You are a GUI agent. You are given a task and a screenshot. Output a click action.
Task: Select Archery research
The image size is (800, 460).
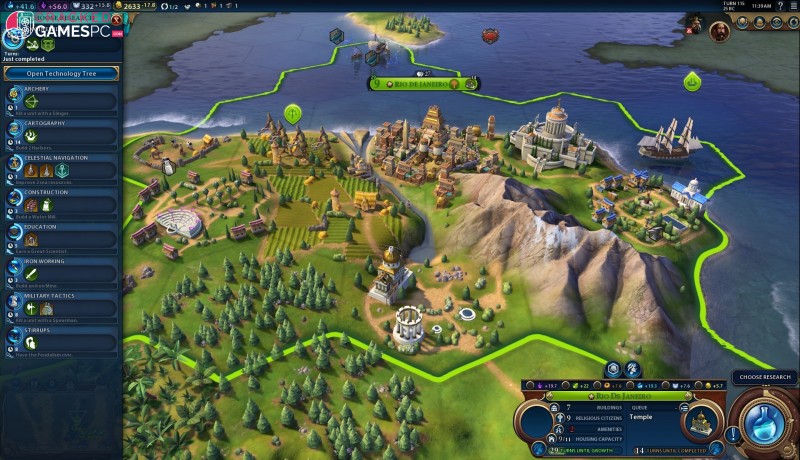[x=61, y=96]
